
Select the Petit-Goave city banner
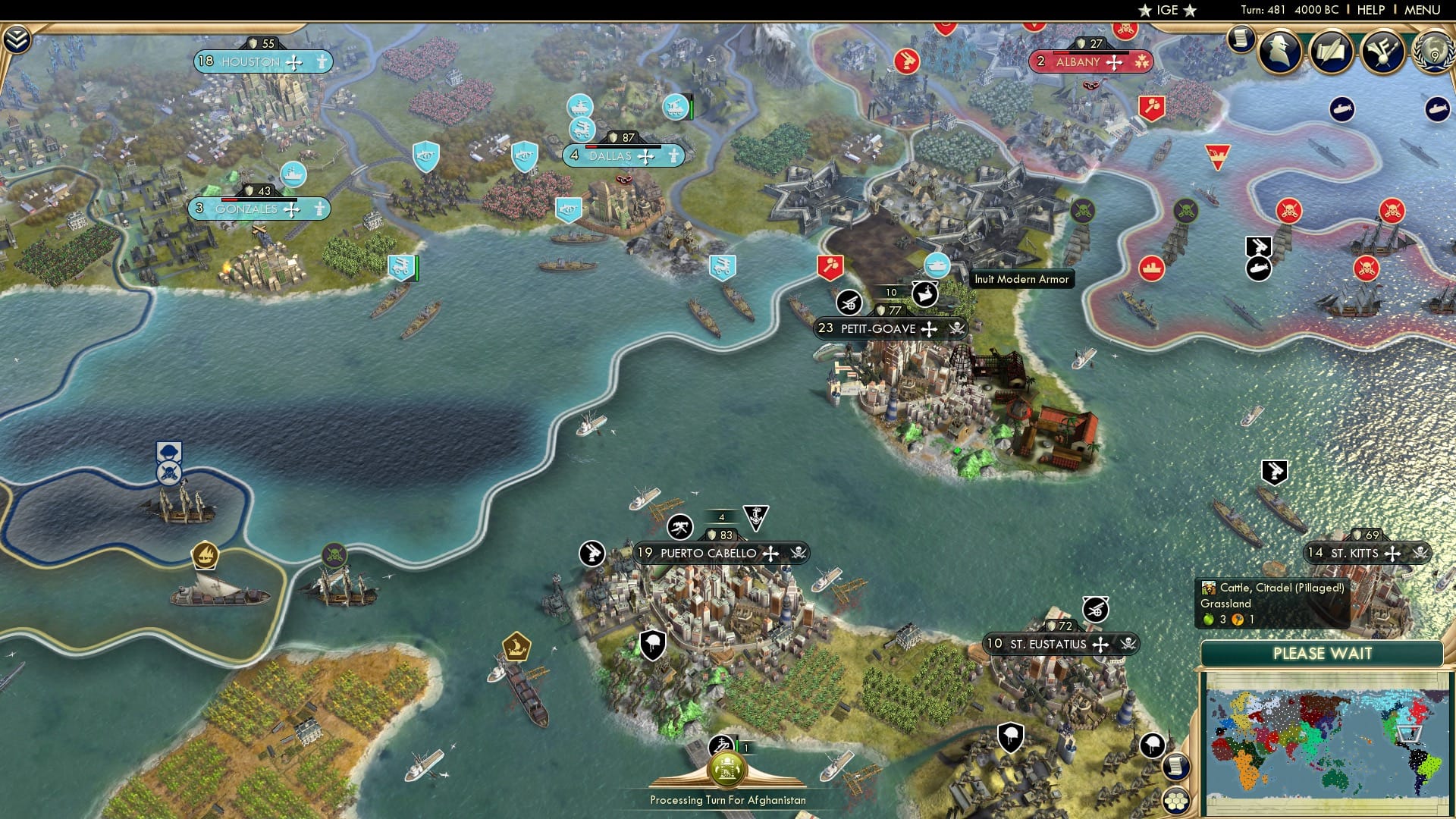pos(887,328)
